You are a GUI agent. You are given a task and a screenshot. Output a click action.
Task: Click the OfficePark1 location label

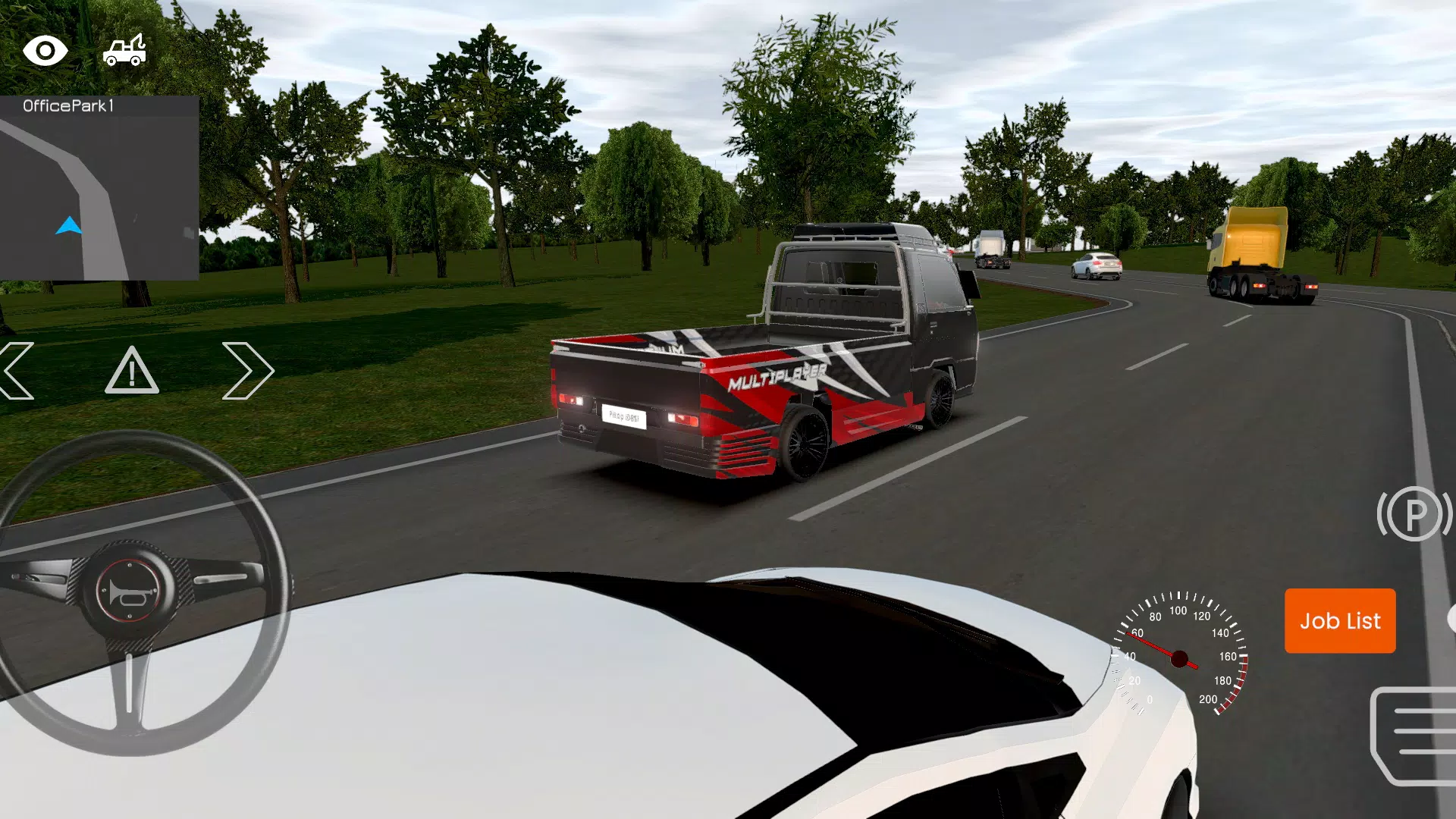(x=70, y=108)
